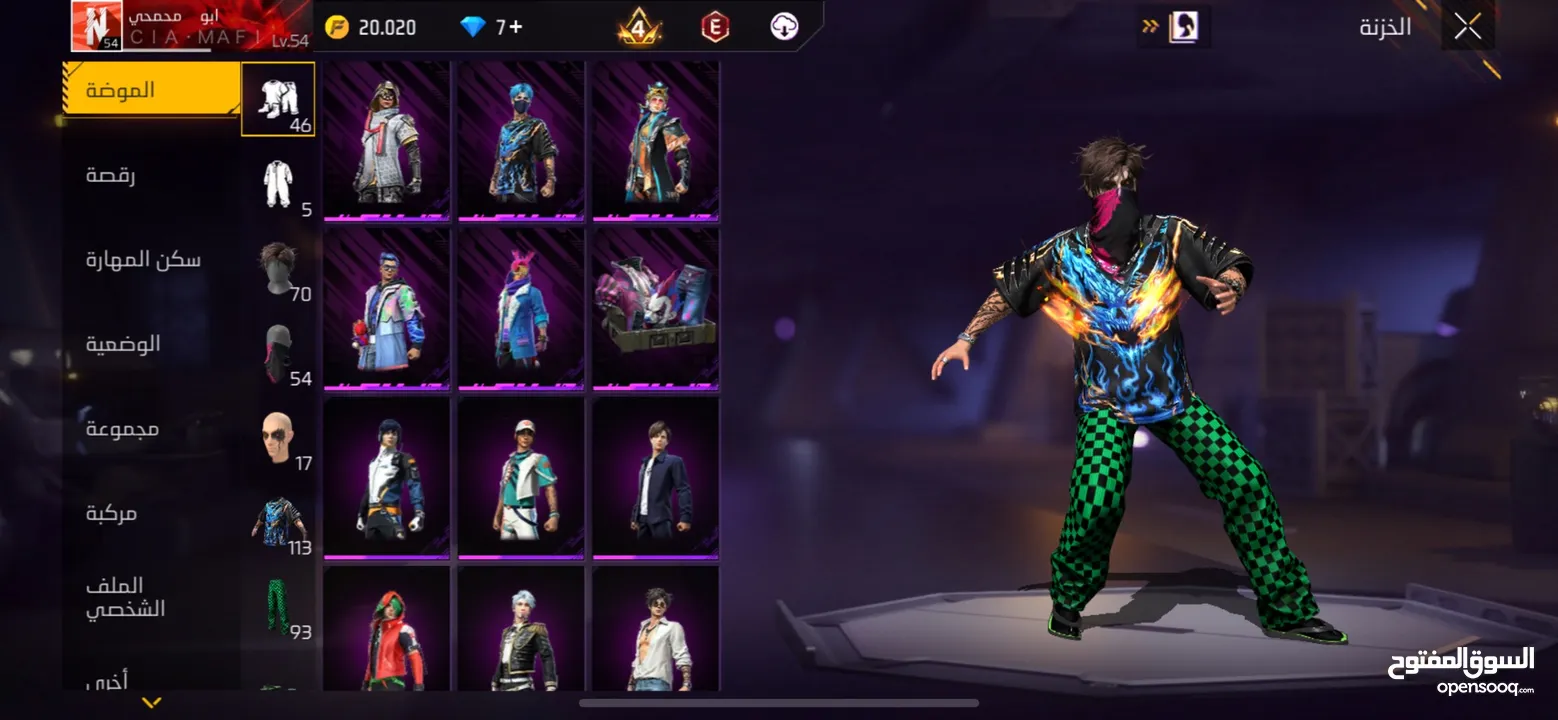Choose the face mask subcategory showing 54
1558x720 pixels.
coord(279,353)
